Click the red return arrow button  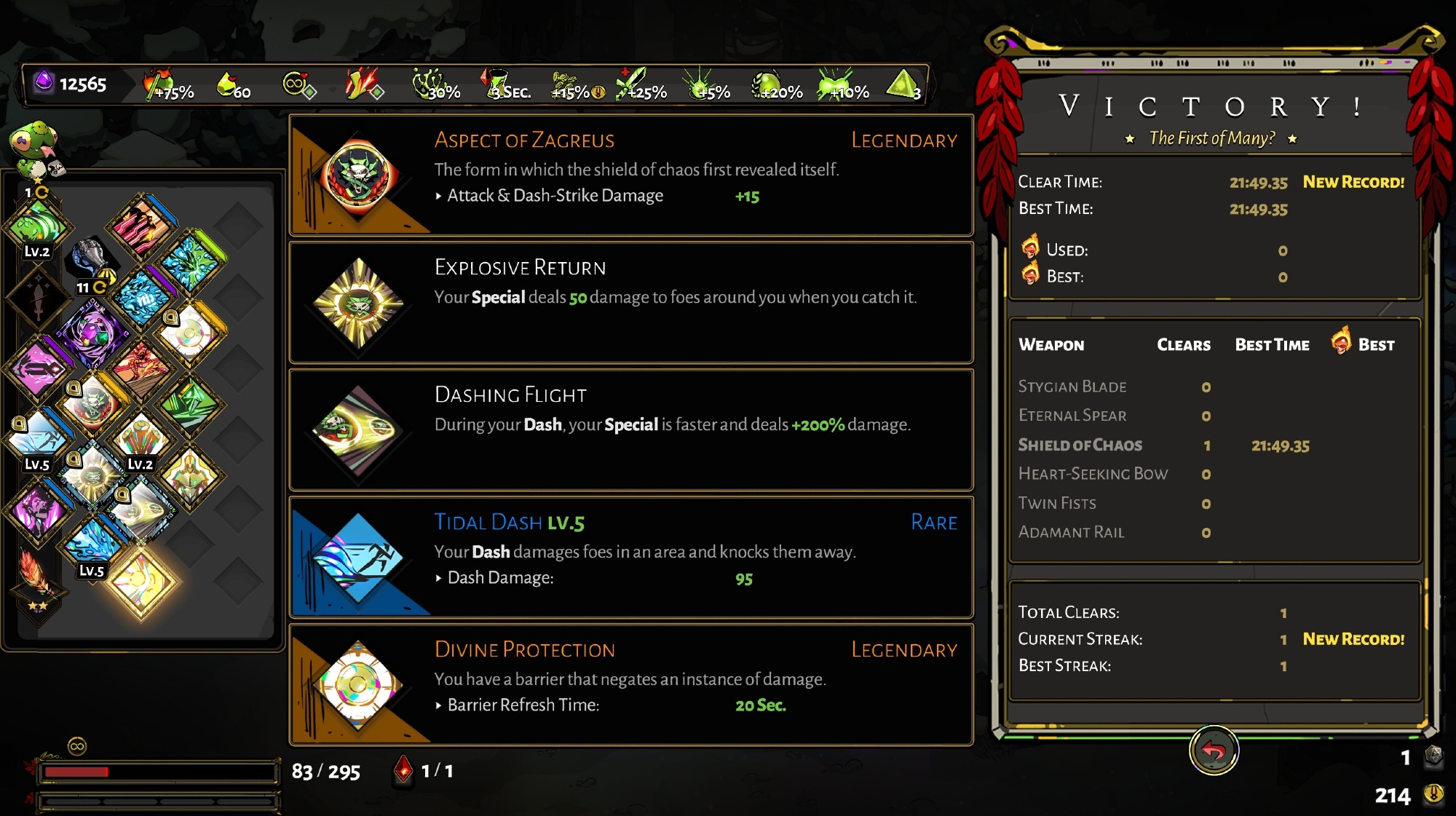tap(1214, 750)
